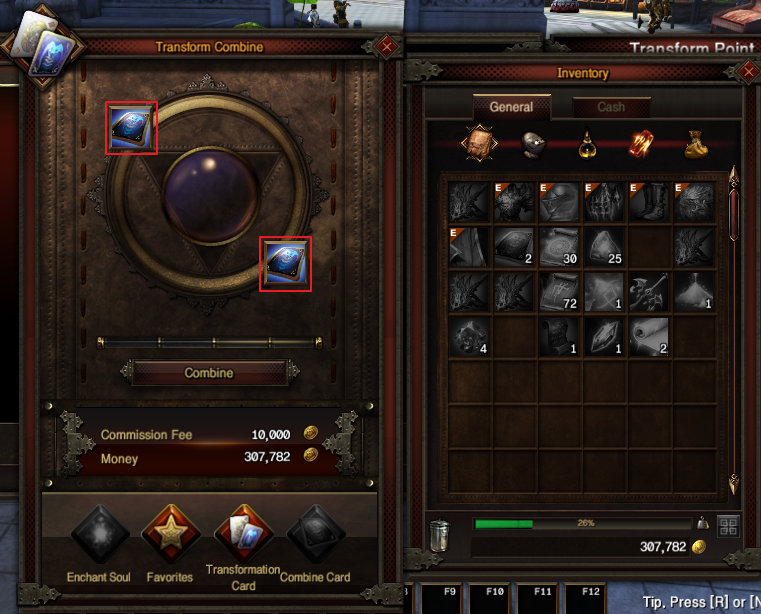Select the equipped boots item slot
This screenshot has width=761, height=614.
(649, 200)
